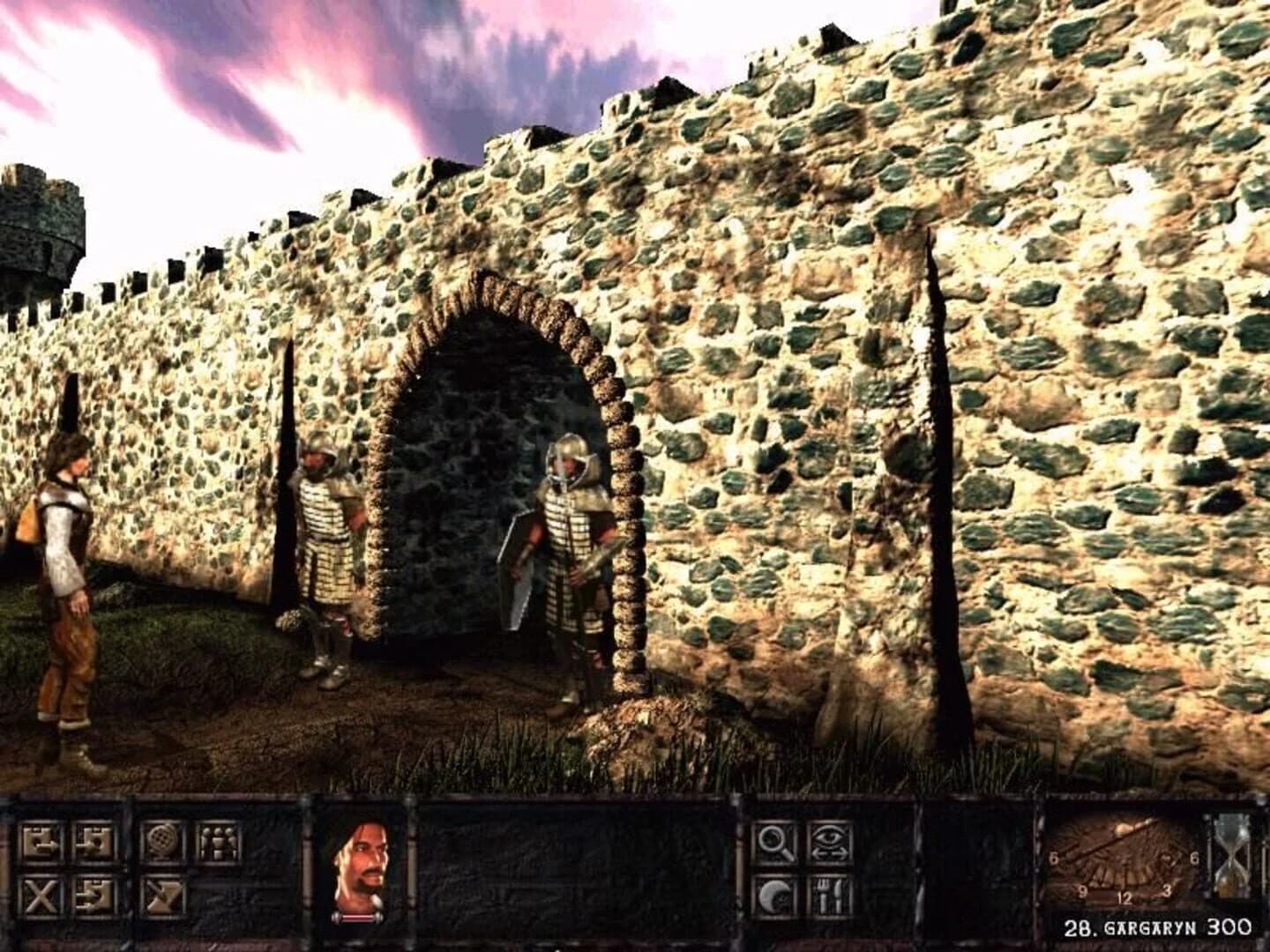Toggle the X cancel action icon
The image size is (1270, 952).
(40, 896)
